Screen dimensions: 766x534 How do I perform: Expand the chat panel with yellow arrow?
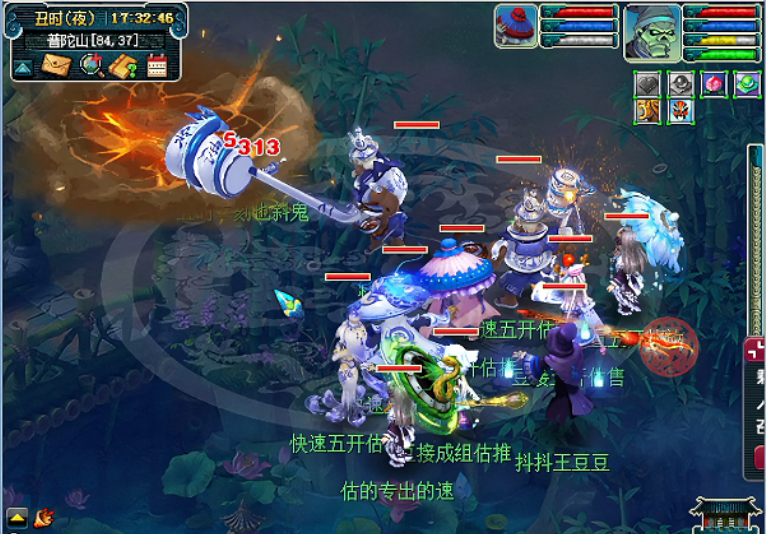tap(17, 517)
